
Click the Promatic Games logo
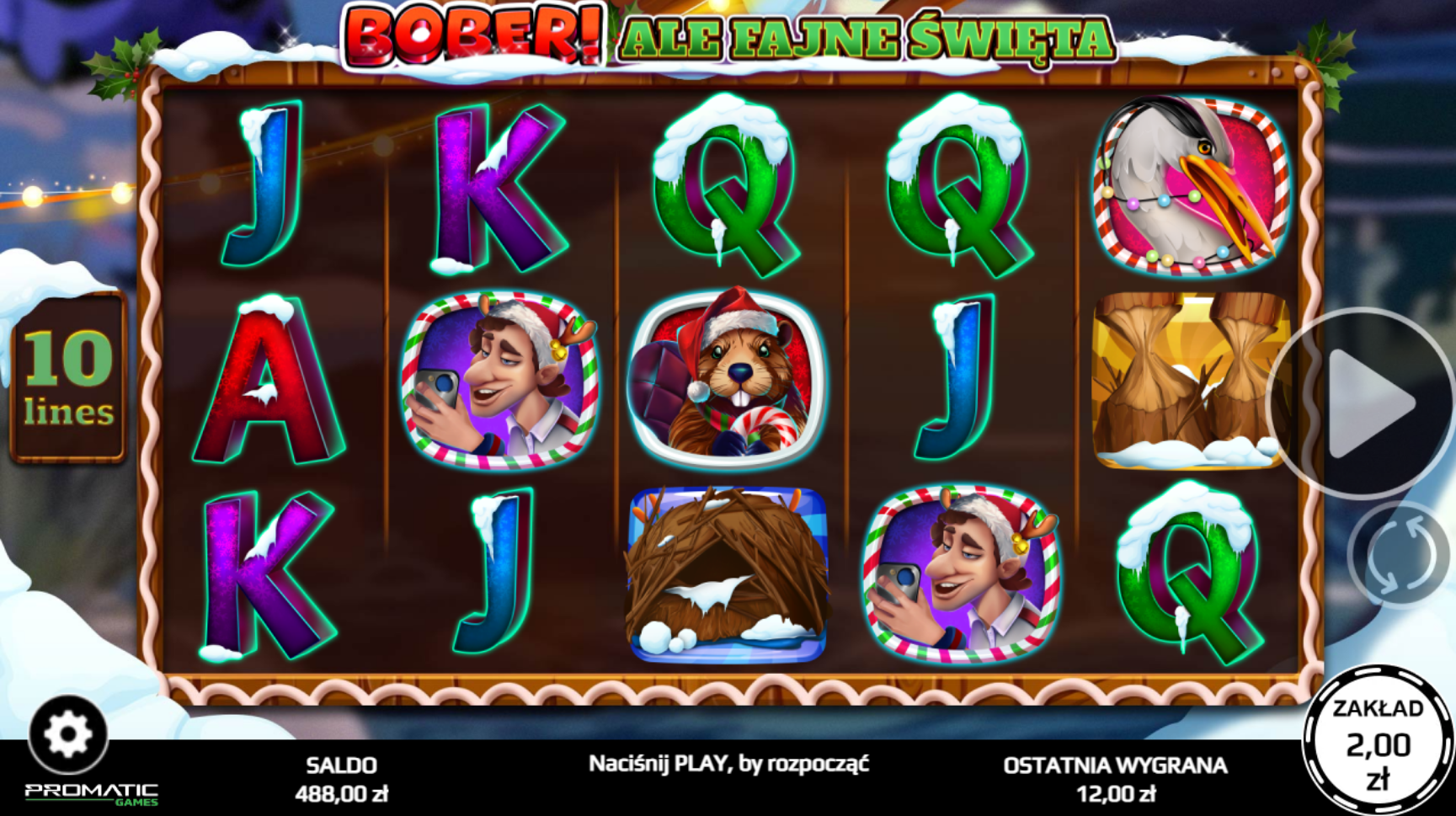[x=89, y=792]
